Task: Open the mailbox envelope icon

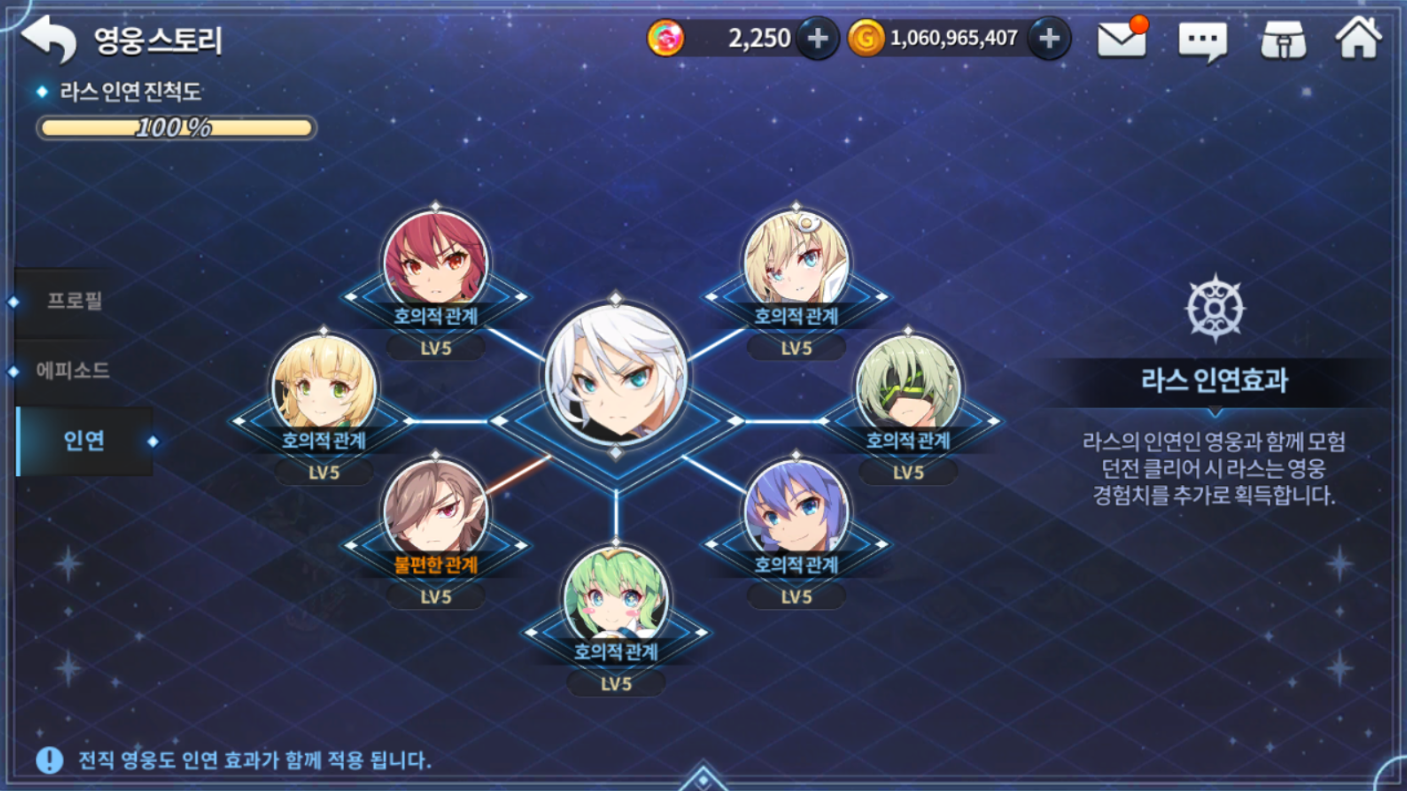Action: [1122, 39]
